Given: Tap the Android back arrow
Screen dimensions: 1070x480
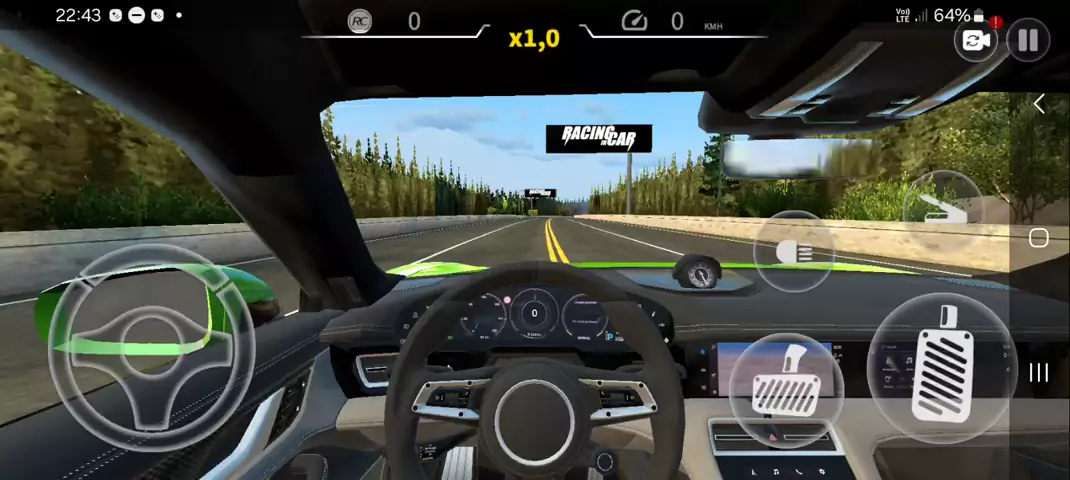Looking at the screenshot, I should [x=1039, y=104].
